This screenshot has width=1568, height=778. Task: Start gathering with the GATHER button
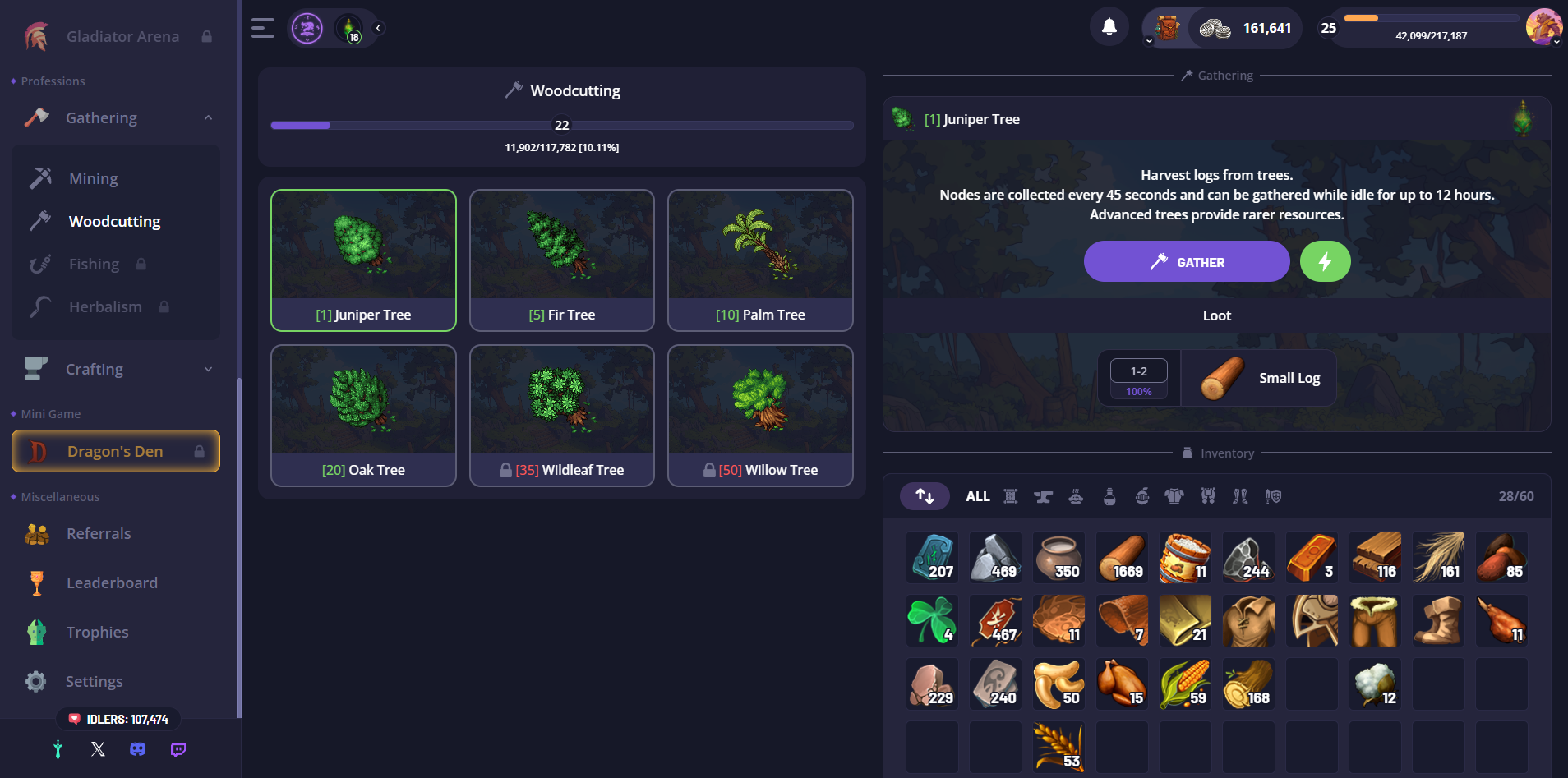[x=1186, y=262]
